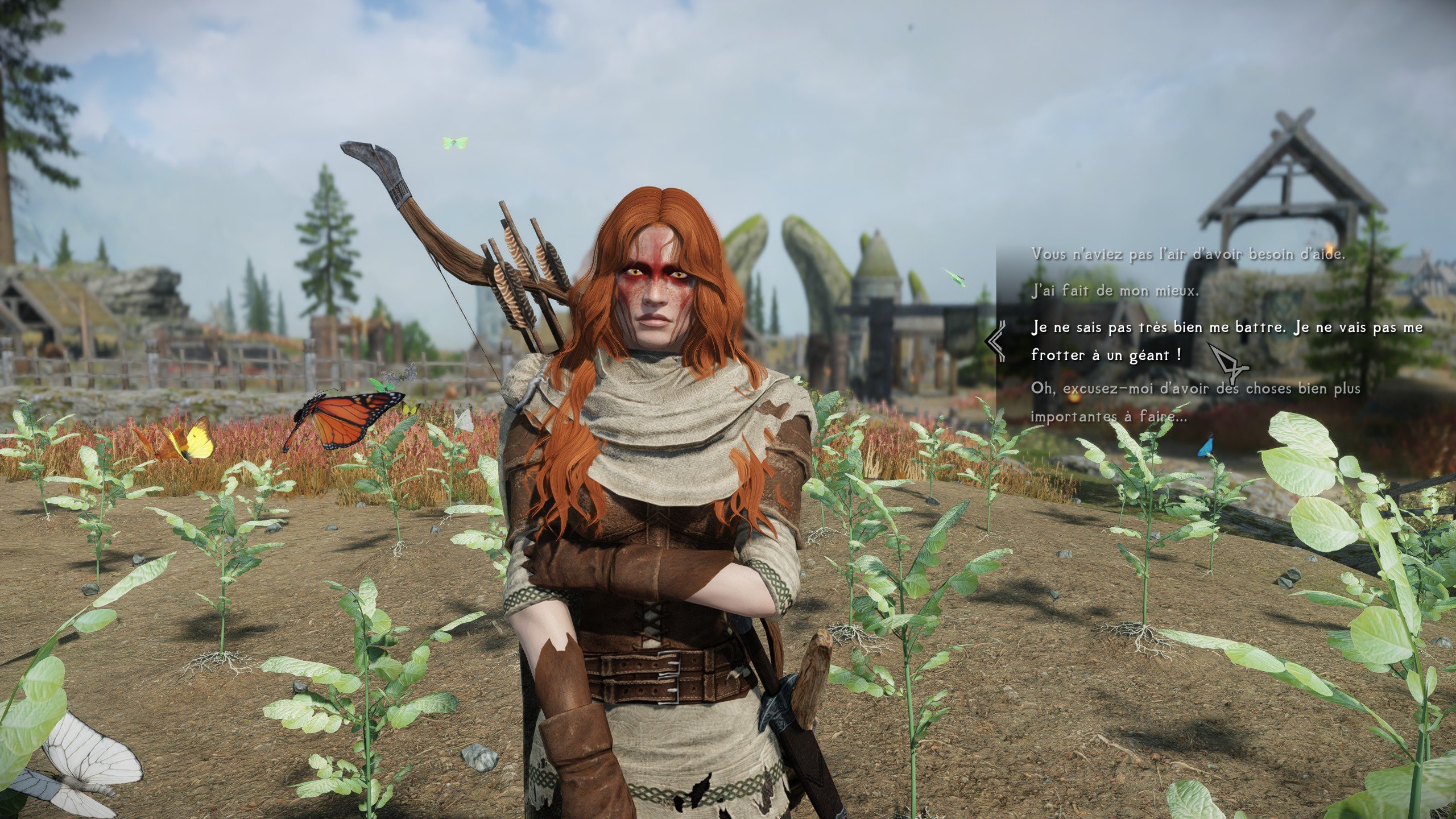Answer "Oh, excusez-moi d'avoir des choses" line
The image size is (1456, 819).
coord(1194,402)
